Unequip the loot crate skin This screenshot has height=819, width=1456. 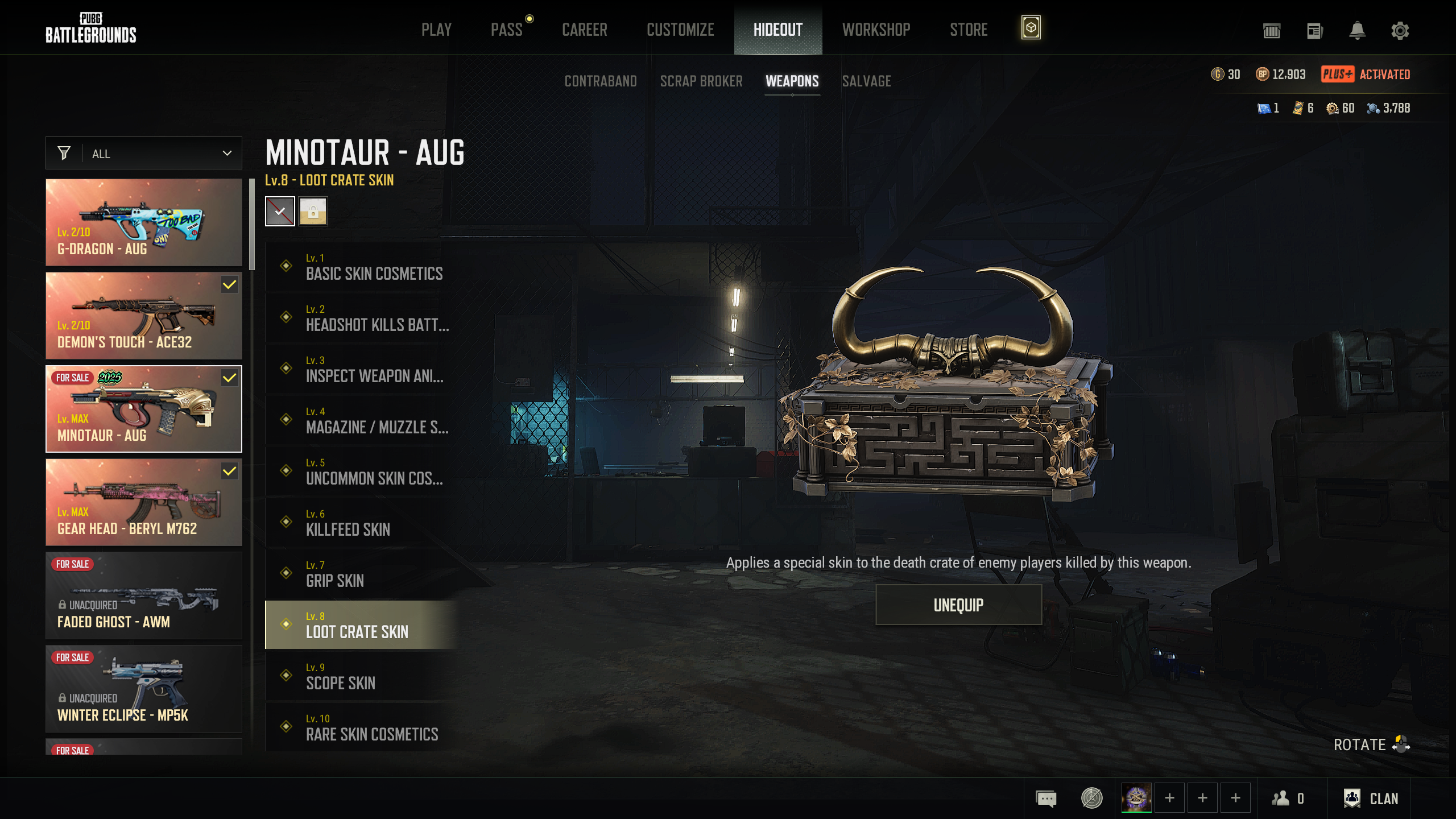point(958,605)
